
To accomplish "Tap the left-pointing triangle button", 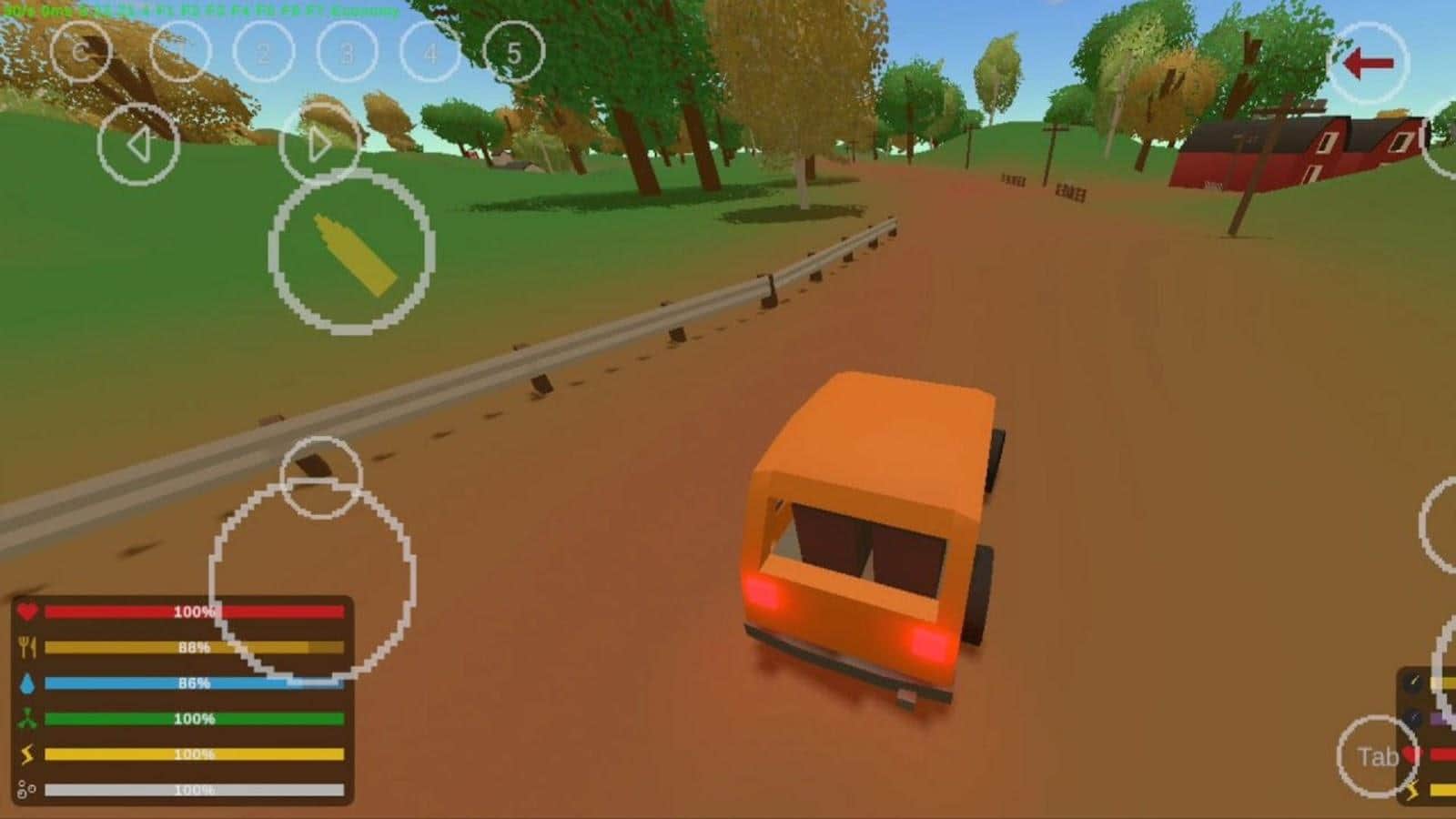I will 138,144.
